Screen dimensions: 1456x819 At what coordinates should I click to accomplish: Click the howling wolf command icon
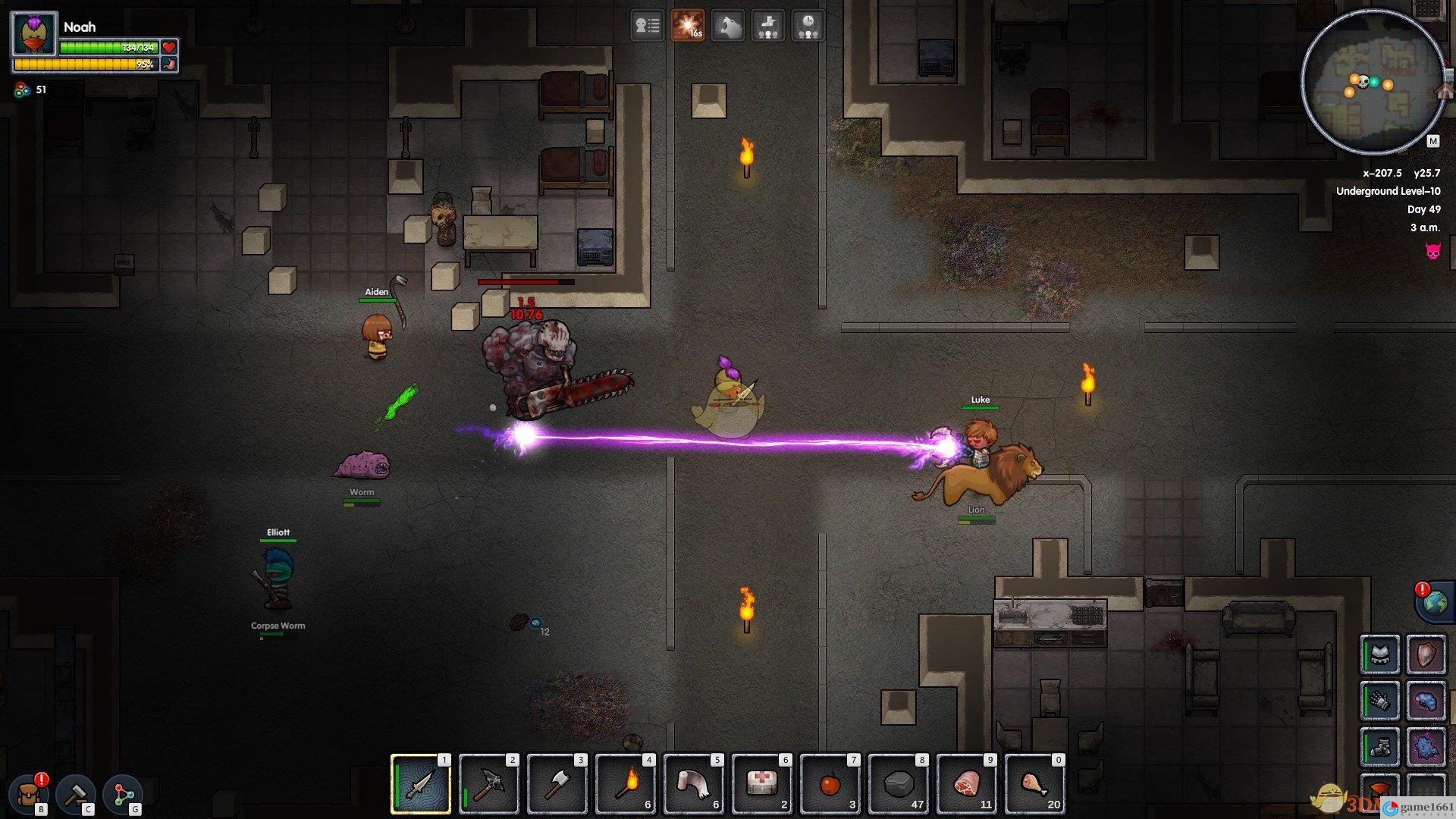727,26
